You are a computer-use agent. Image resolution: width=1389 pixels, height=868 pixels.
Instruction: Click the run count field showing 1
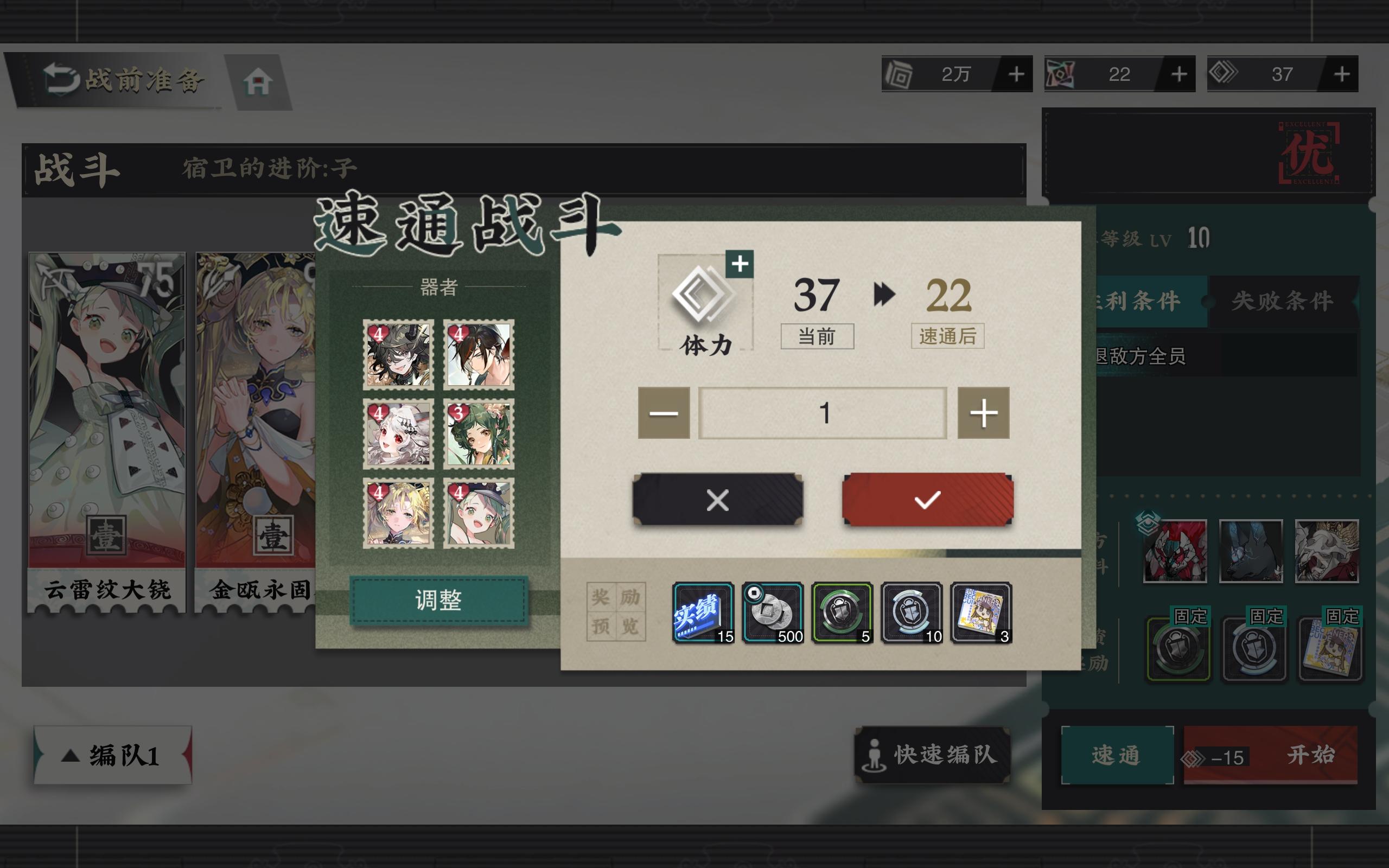click(x=823, y=413)
